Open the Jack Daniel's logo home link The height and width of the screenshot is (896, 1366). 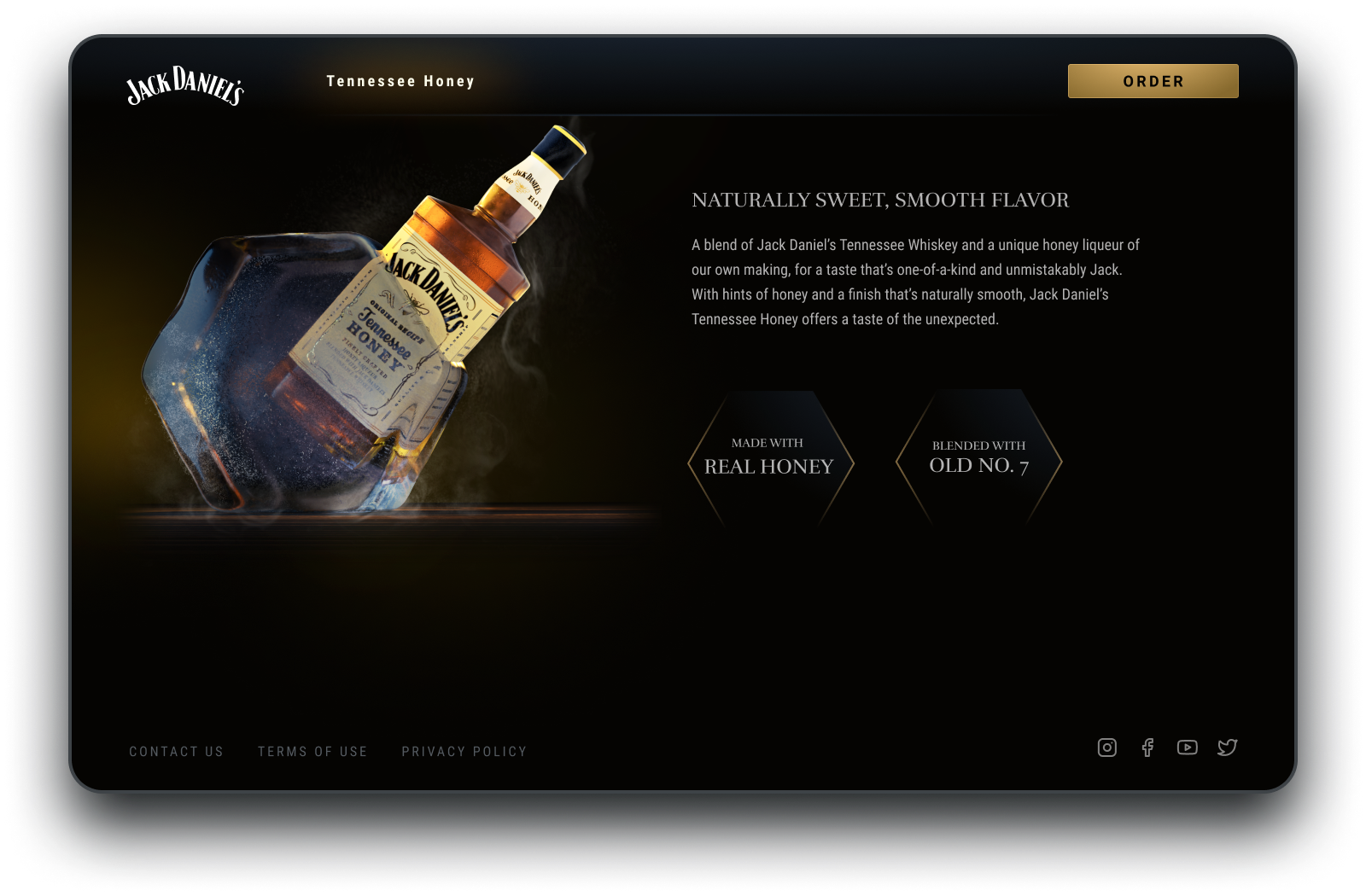click(x=185, y=85)
